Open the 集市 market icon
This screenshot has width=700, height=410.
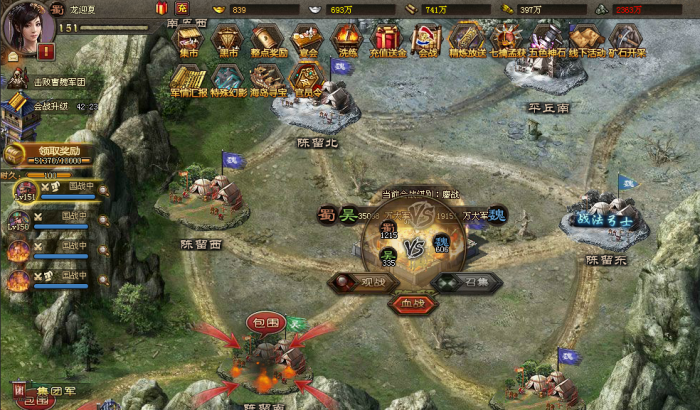tap(187, 41)
